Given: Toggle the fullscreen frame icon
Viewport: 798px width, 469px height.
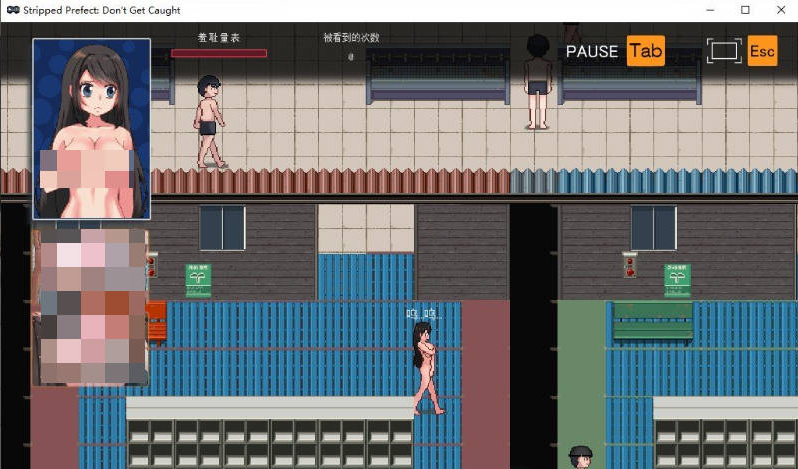Looking at the screenshot, I should [724, 51].
